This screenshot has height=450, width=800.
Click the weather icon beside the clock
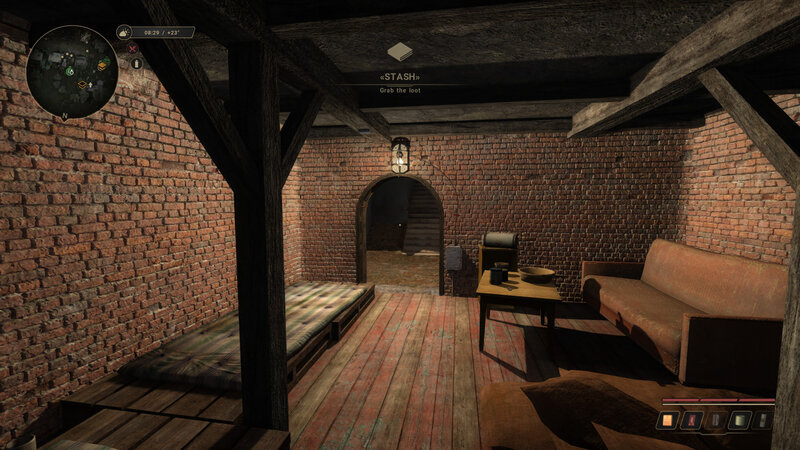tap(124, 32)
